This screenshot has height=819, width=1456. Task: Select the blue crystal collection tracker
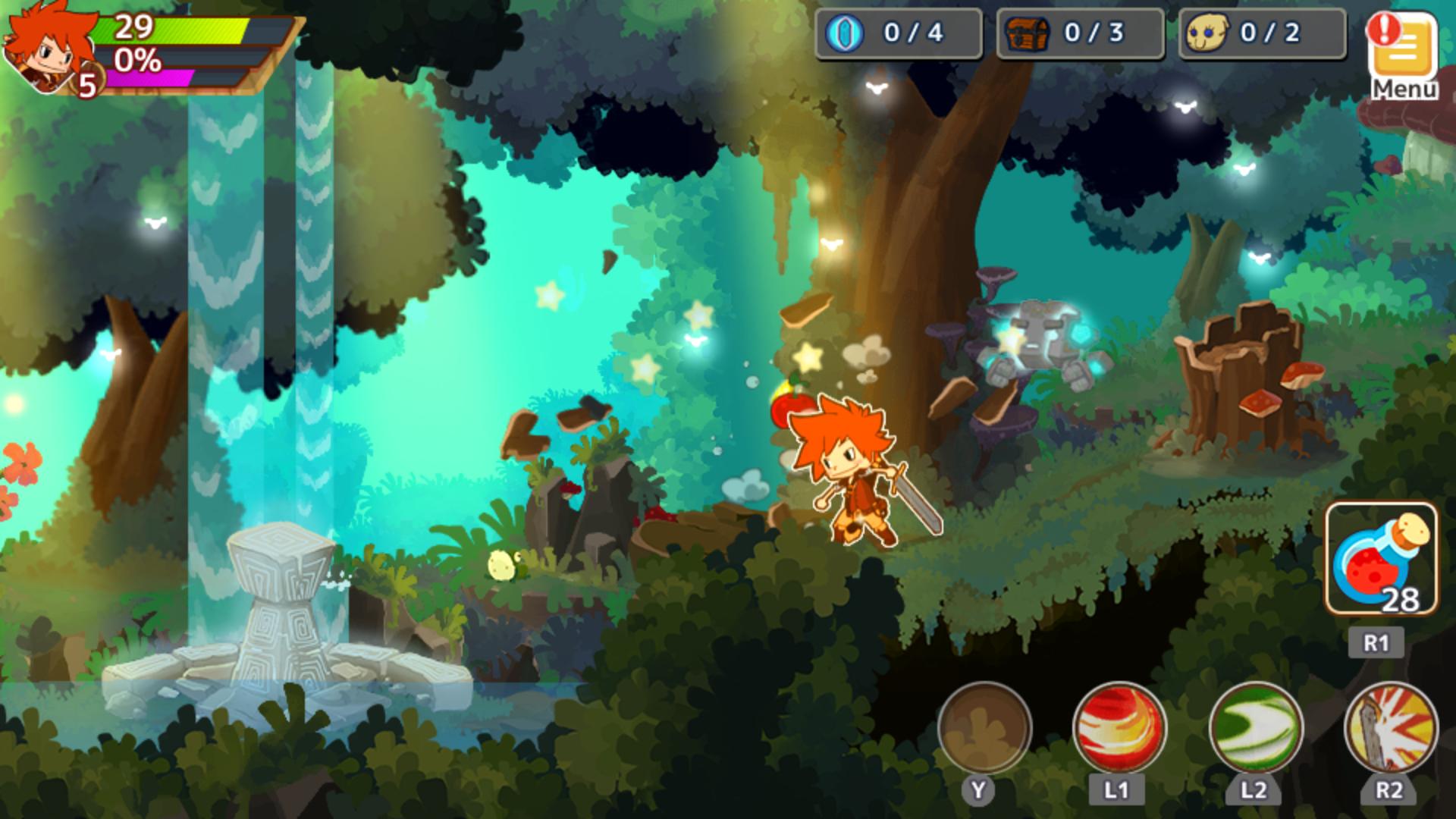pos(898,33)
